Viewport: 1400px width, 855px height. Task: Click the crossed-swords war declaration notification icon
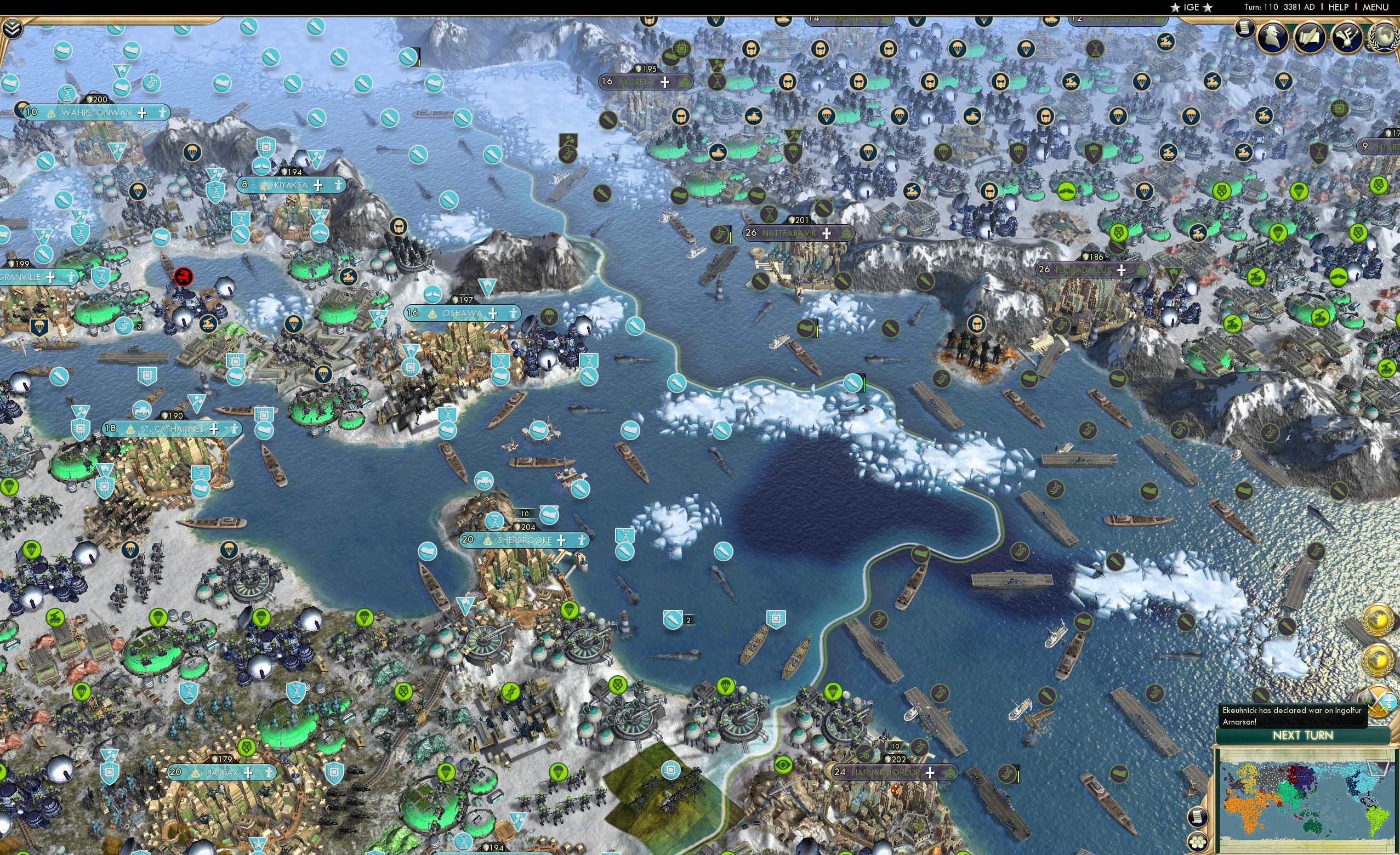click(1379, 702)
